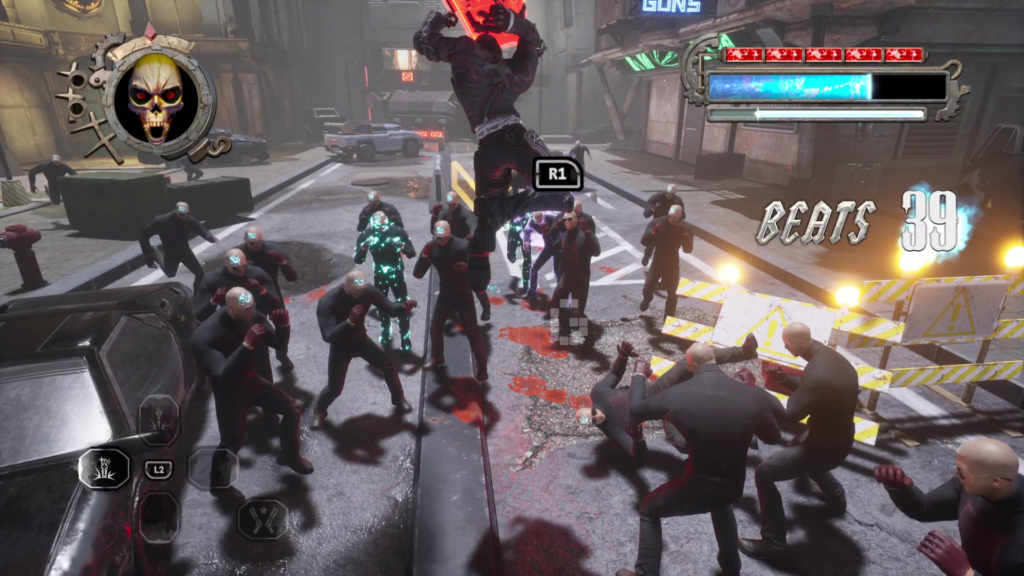This screenshot has width=1024, height=576.
Task: Click the skull character portrait
Action: click(156, 98)
